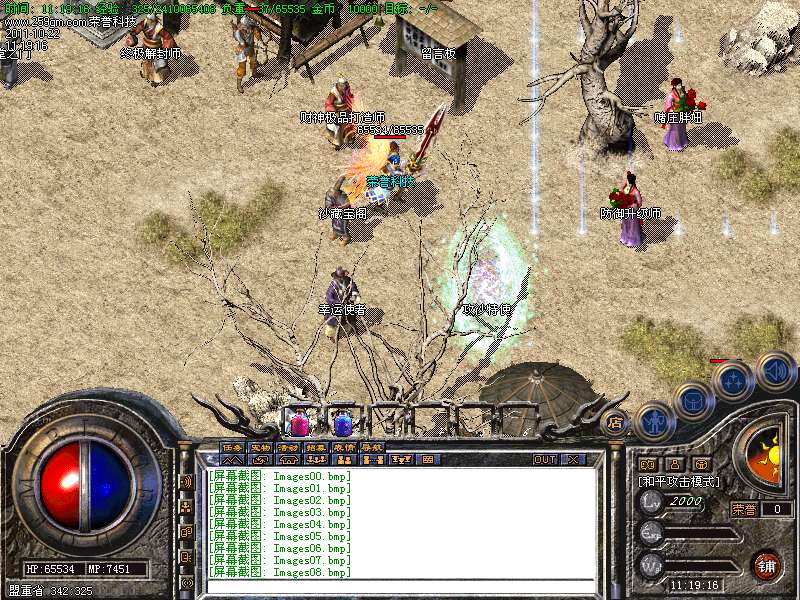Close the game with the X button

[x=572, y=460]
